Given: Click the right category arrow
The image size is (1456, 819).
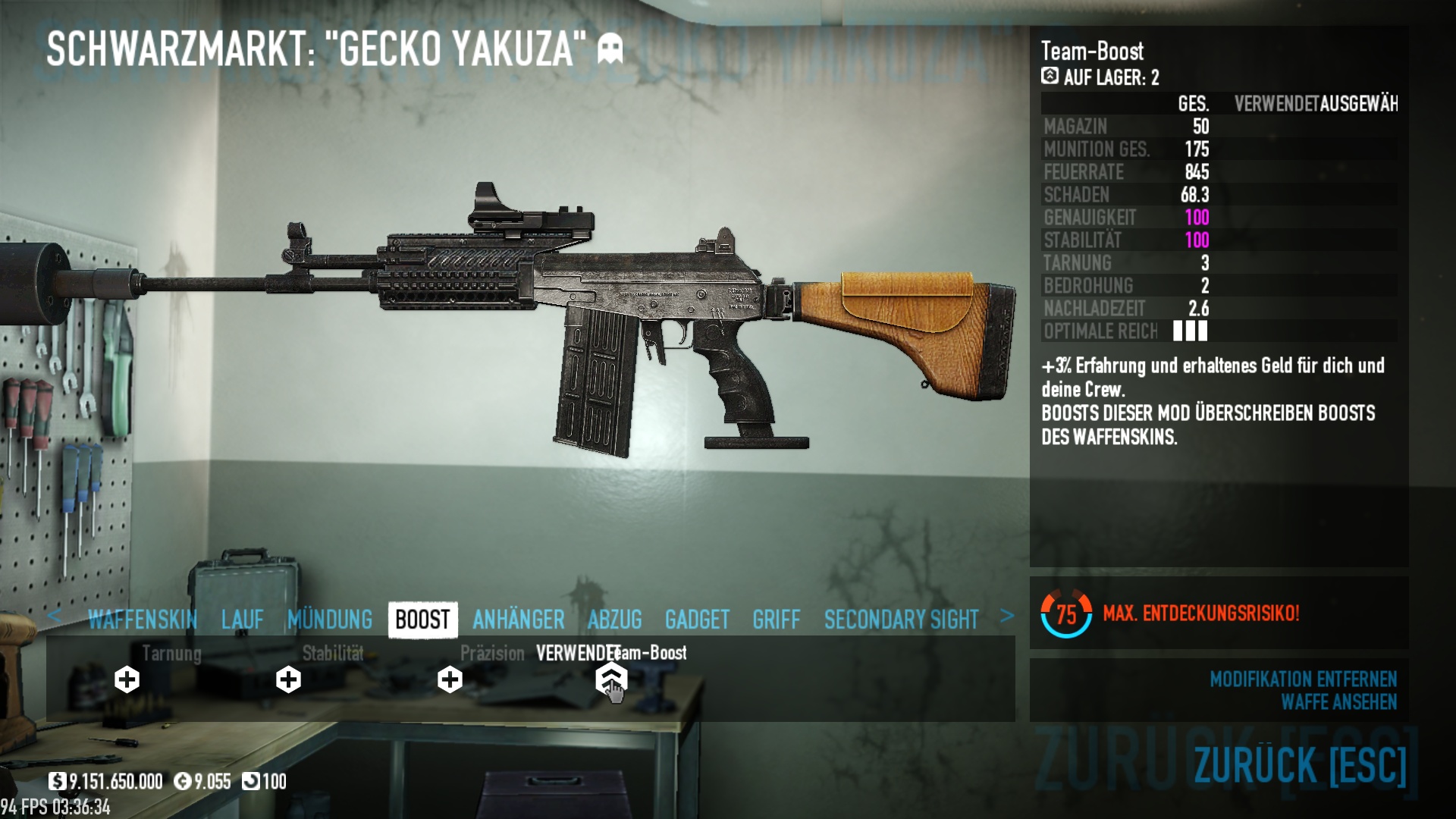Looking at the screenshot, I should [x=1006, y=616].
